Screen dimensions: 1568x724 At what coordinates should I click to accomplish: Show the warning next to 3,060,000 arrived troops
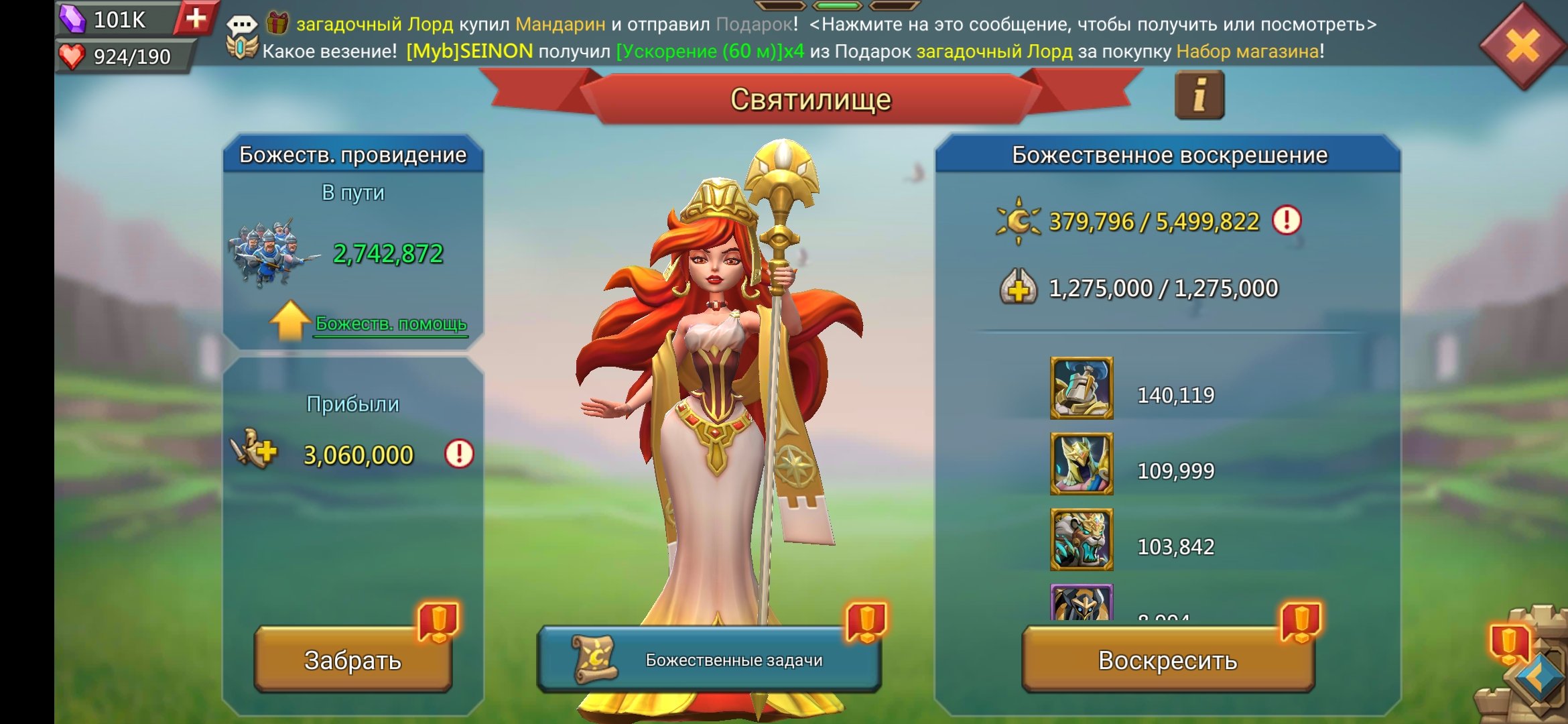coord(459,454)
